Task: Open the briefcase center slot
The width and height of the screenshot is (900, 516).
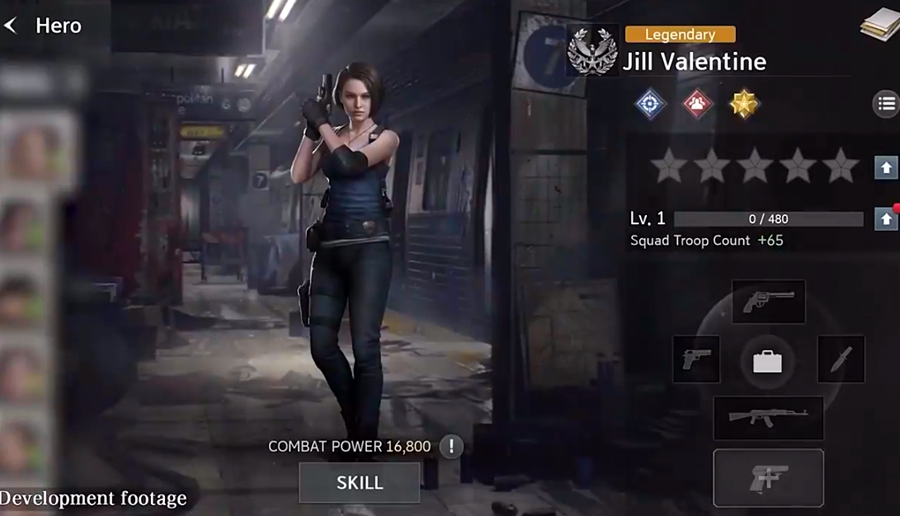Action: tap(768, 361)
